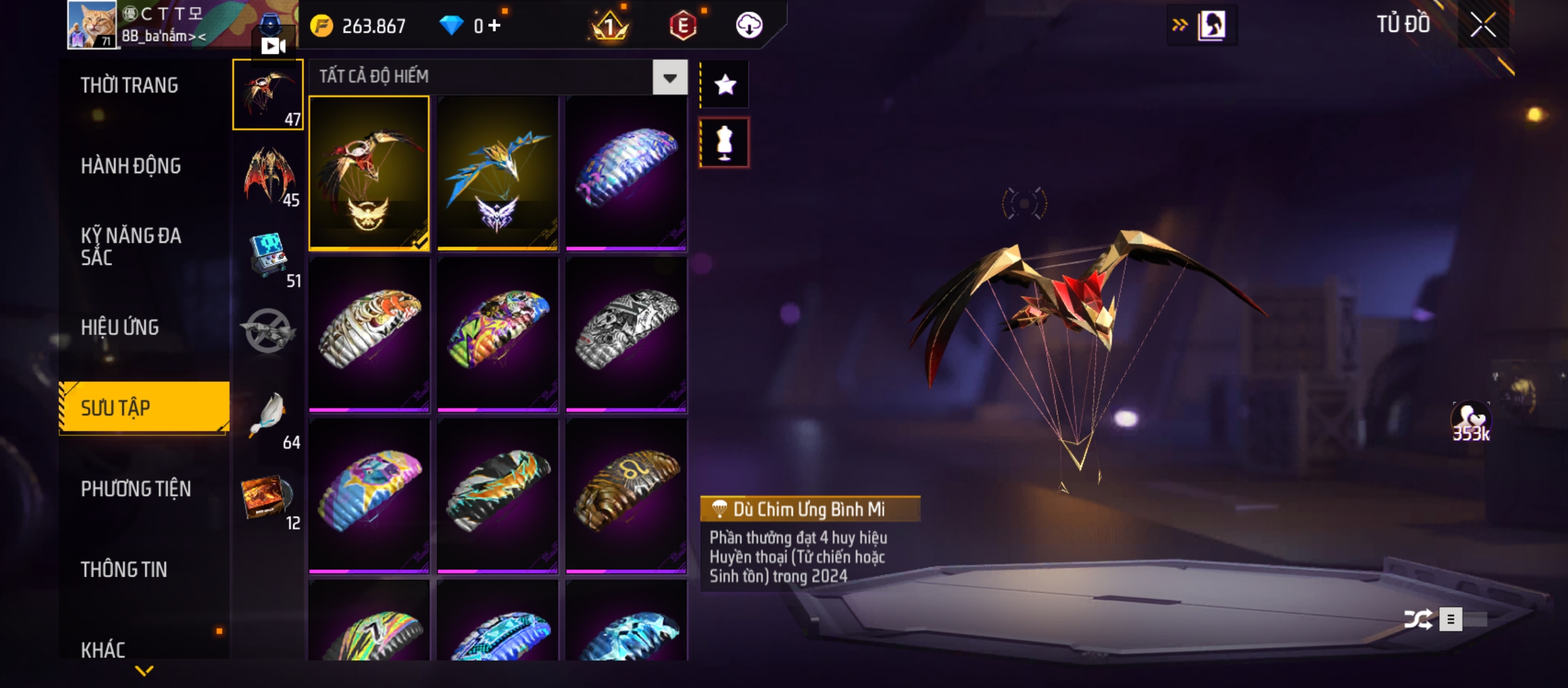Open the cloud download icon
The width and height of the screenshot is (1568, 688).
tap(749, 25)
